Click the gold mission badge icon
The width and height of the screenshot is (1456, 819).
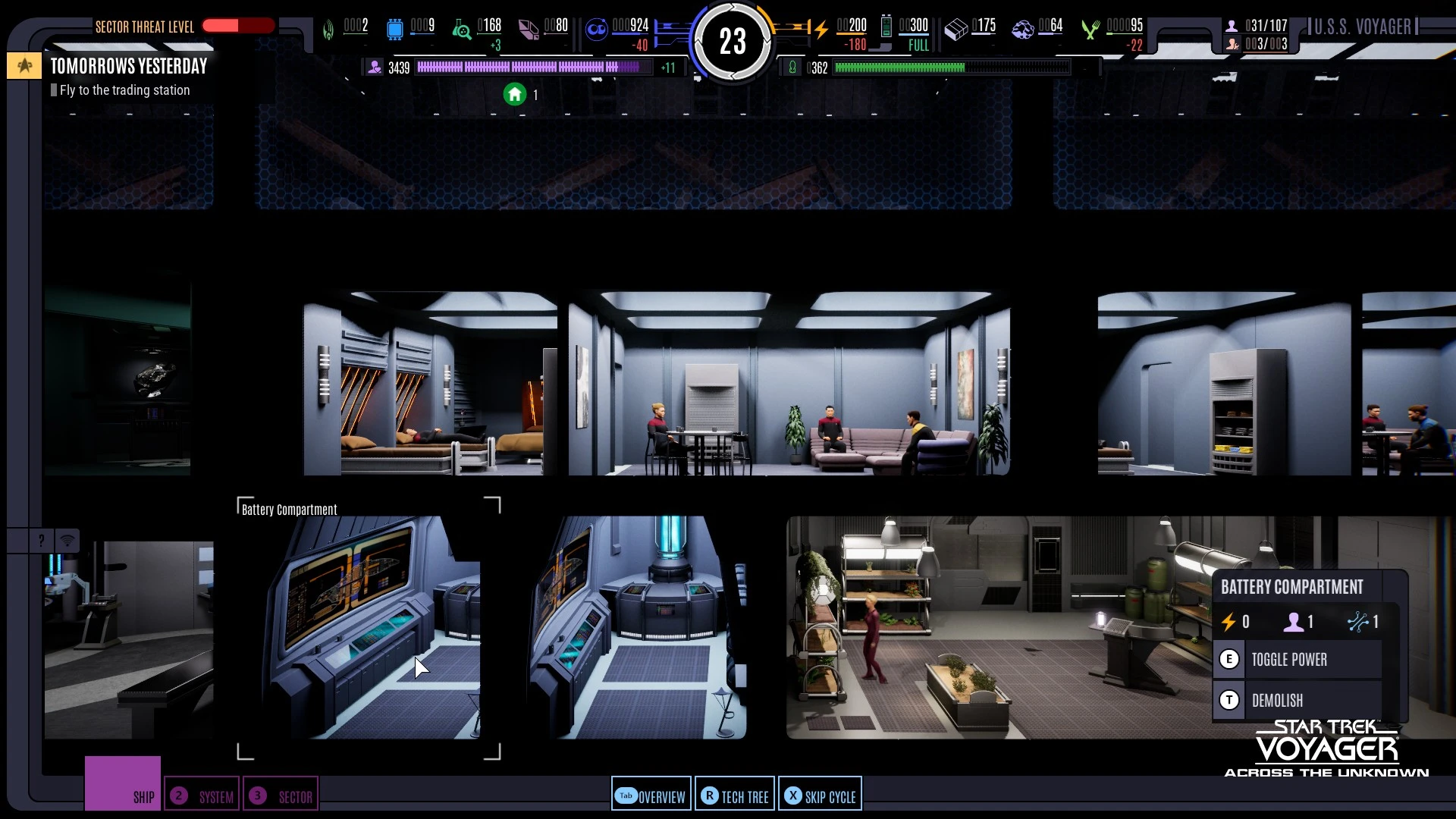click(x=24, y=66)
